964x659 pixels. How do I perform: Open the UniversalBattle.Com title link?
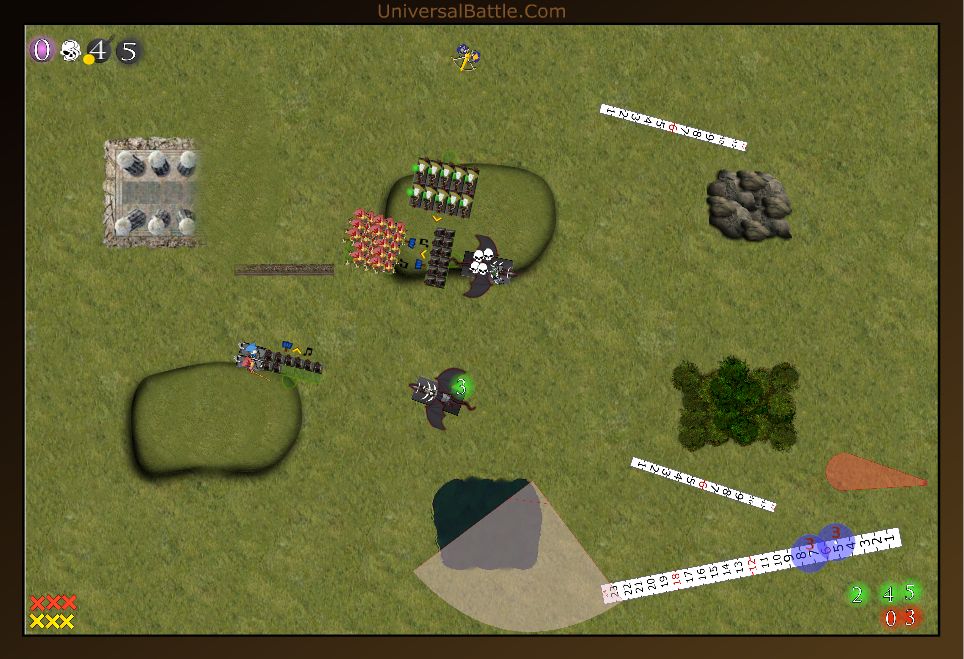(x=472, y=11)
